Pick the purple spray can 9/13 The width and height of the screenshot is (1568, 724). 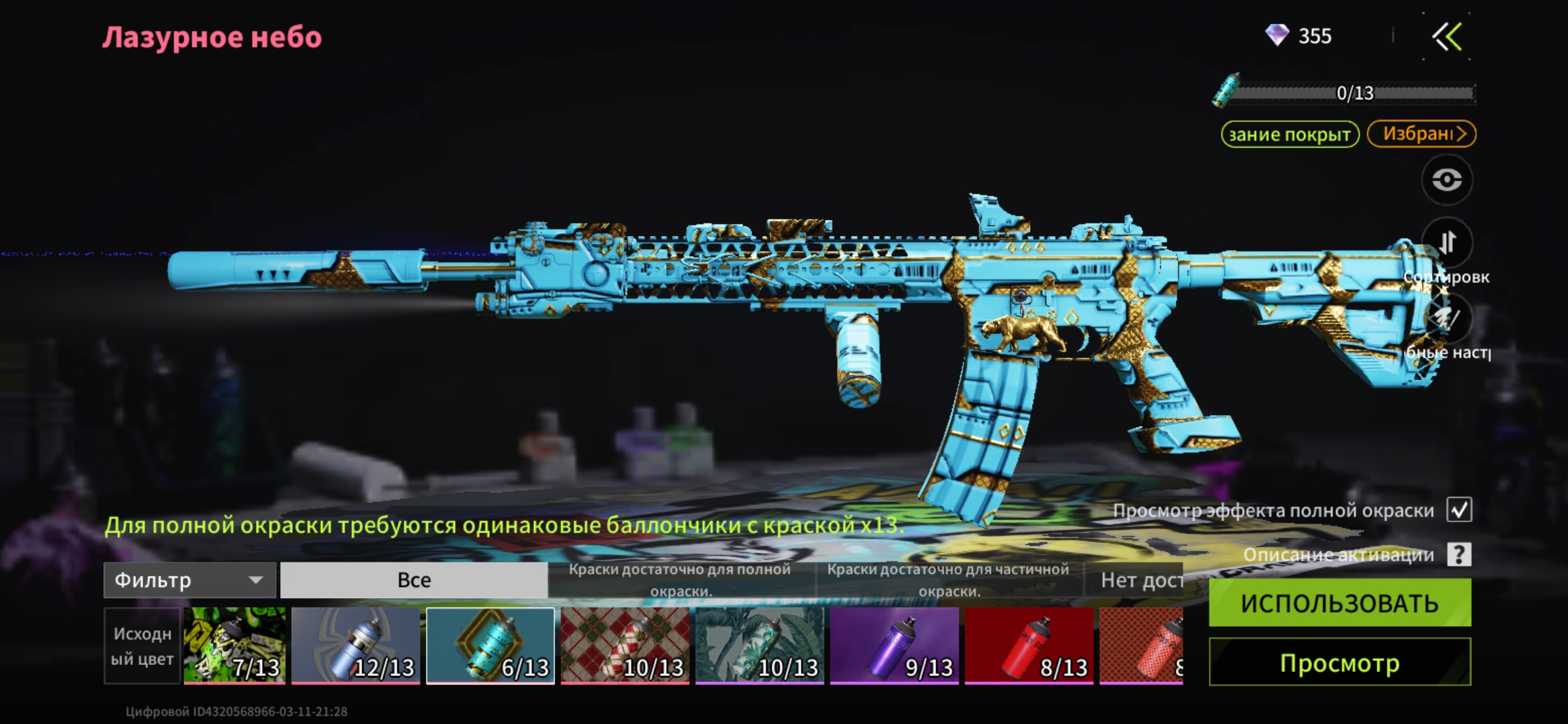pos(894,646)
